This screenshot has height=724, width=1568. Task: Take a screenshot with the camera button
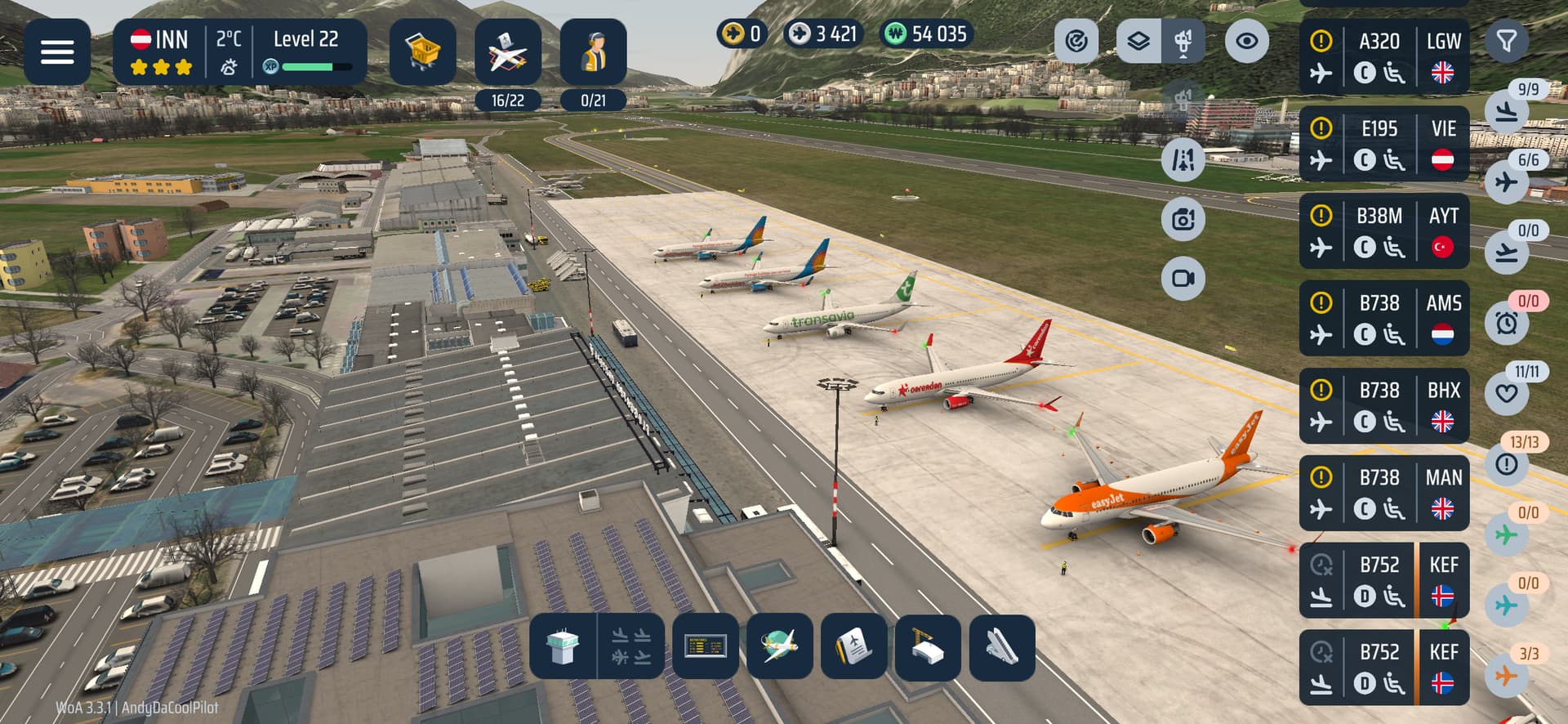click(1183, 219)
